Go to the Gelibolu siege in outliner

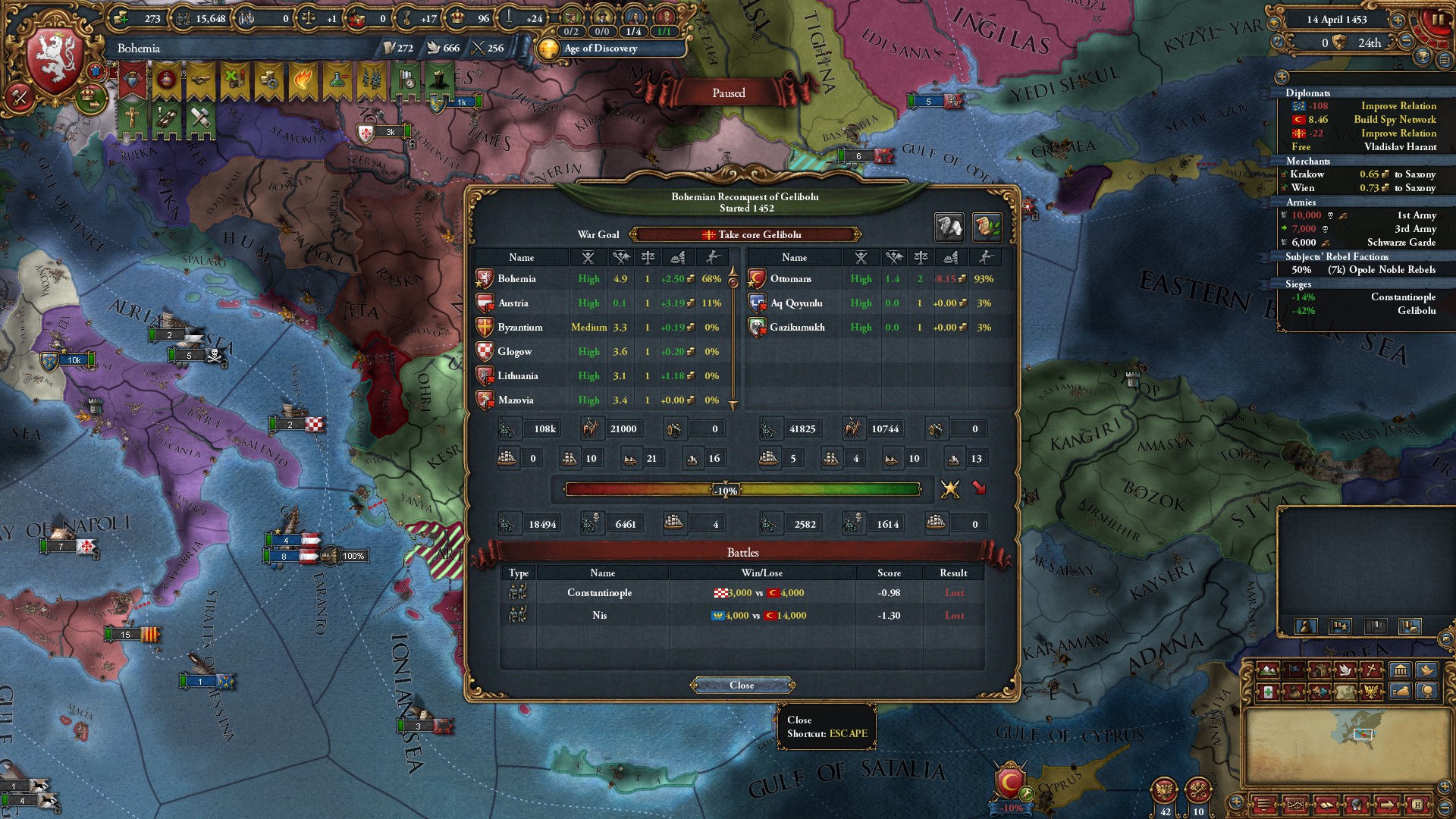pos(1416,311)
